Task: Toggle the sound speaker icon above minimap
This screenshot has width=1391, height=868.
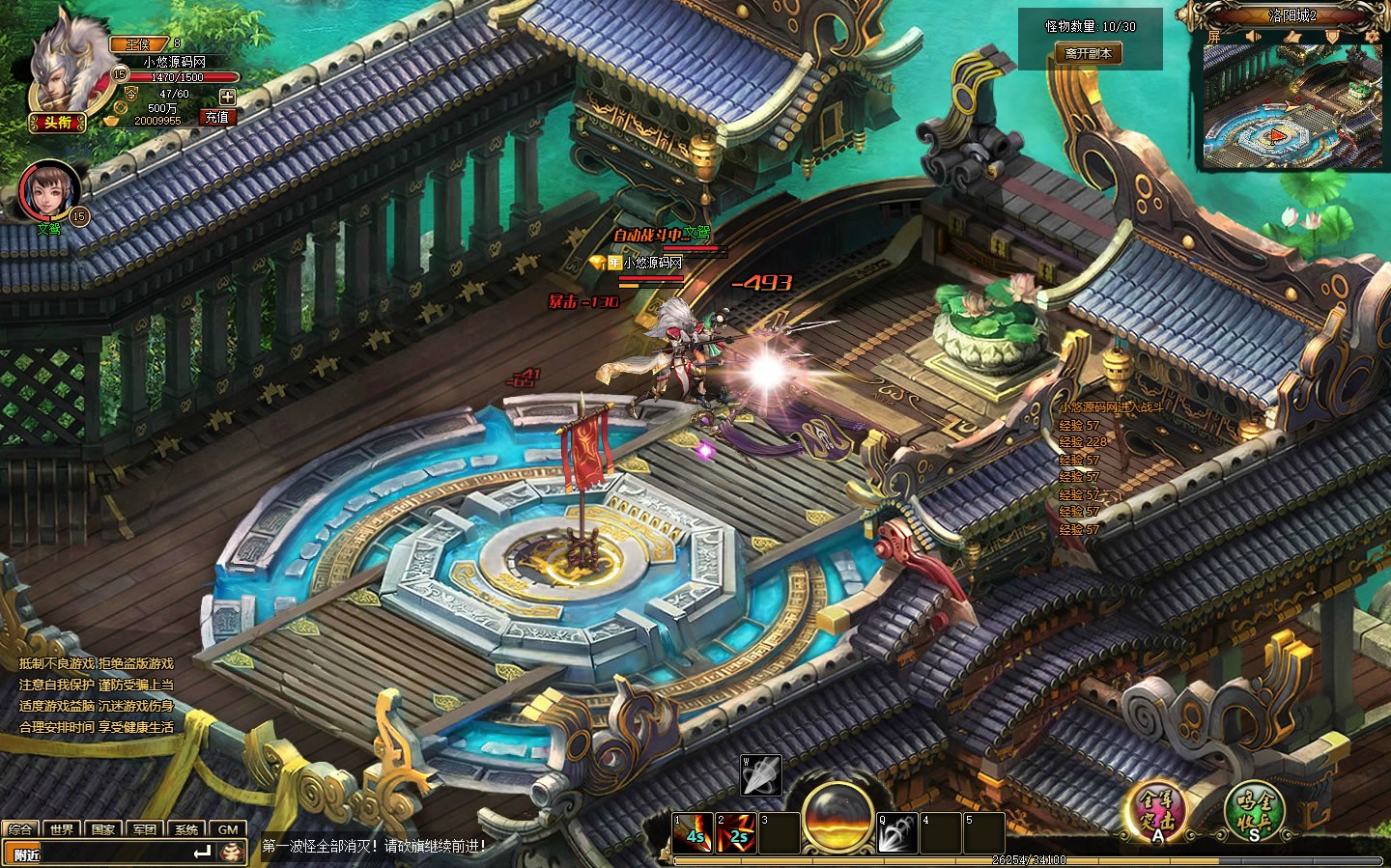Action: [1253, 37]
